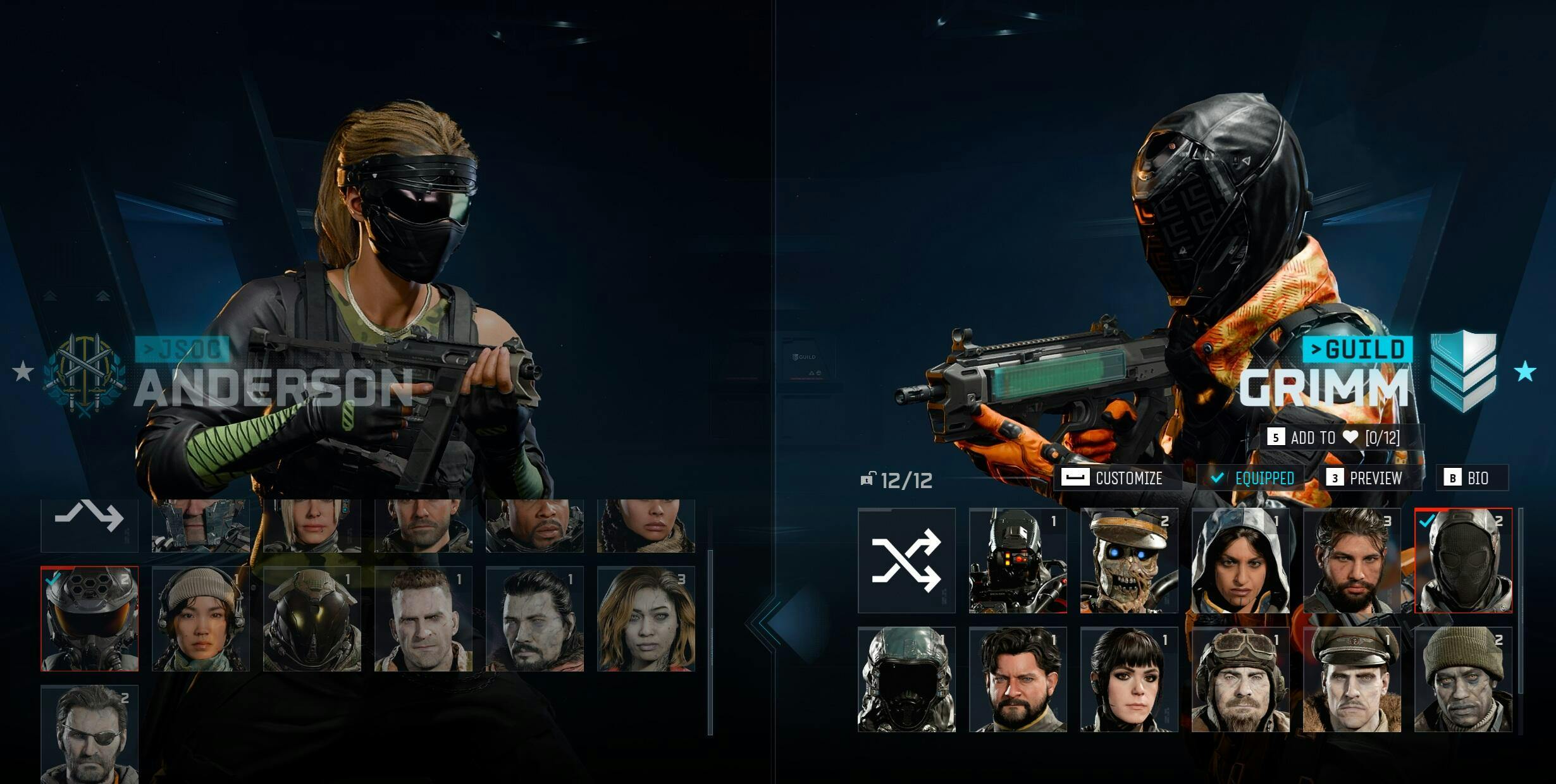Click the star next to the Guild emblem

pos(1525,371)
